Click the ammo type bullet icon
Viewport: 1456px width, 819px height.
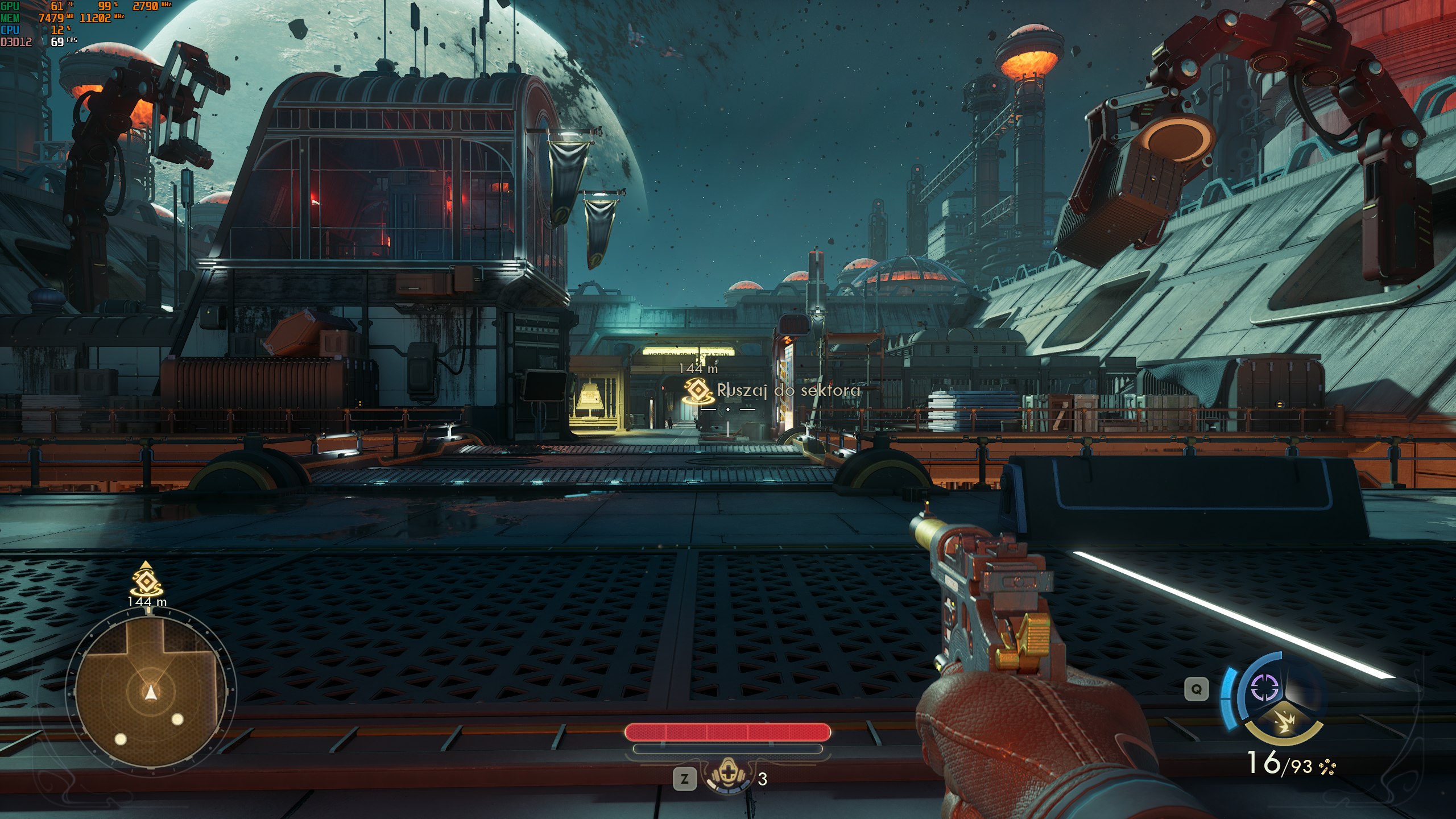[1327, 767]
